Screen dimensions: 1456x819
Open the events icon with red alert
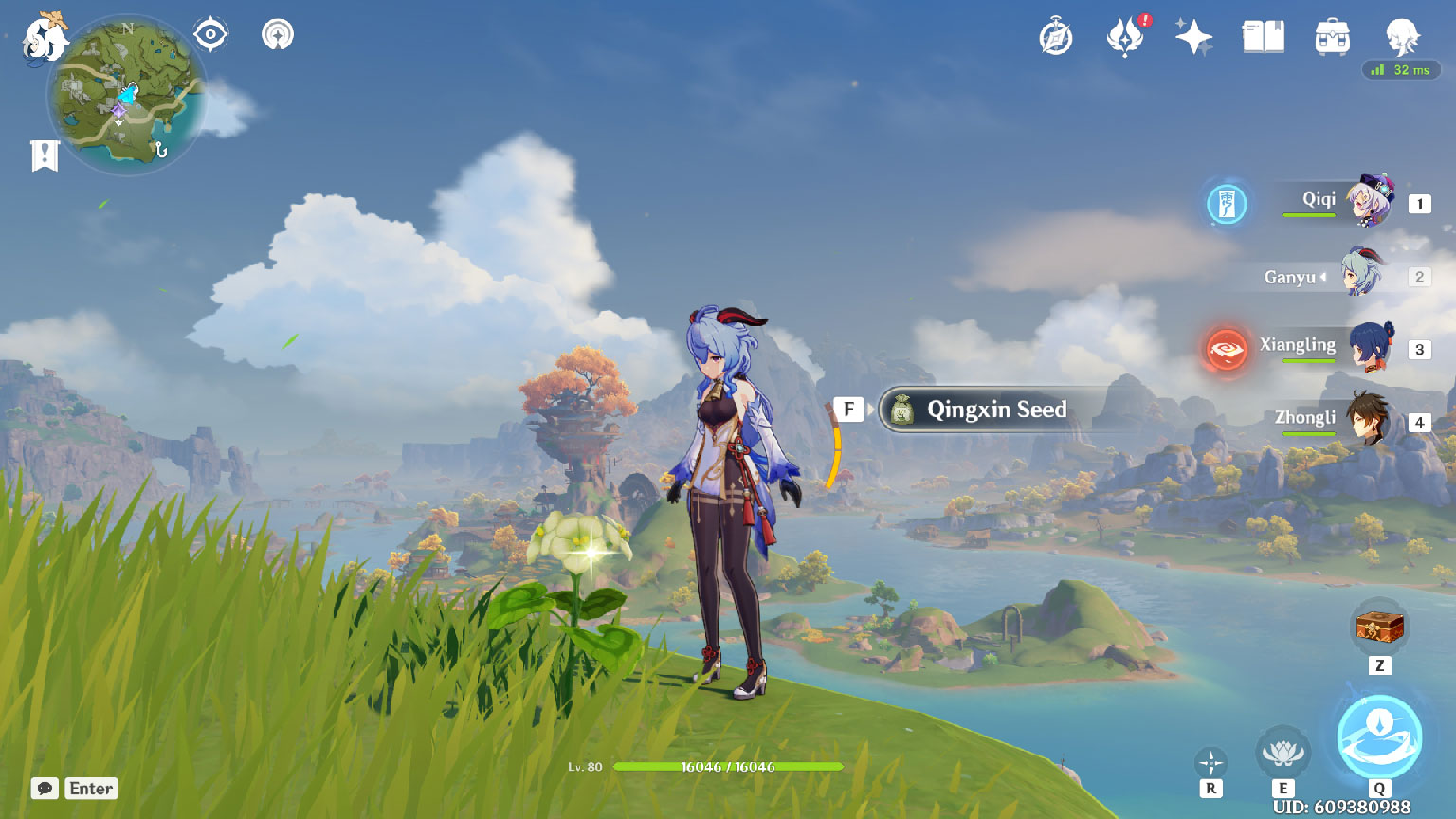[x=1125, y=38]
